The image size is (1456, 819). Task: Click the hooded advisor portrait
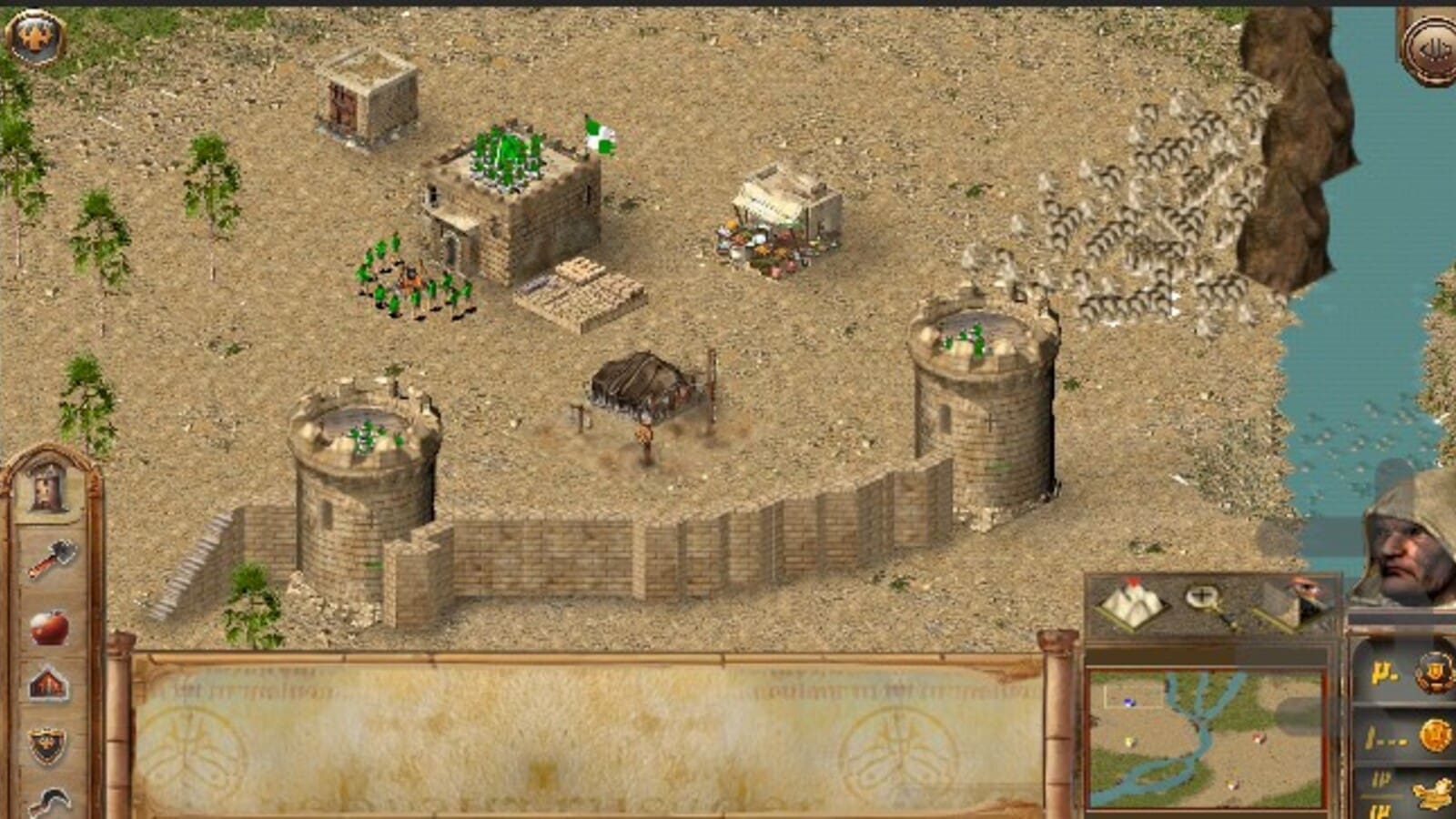(1406, 546)
